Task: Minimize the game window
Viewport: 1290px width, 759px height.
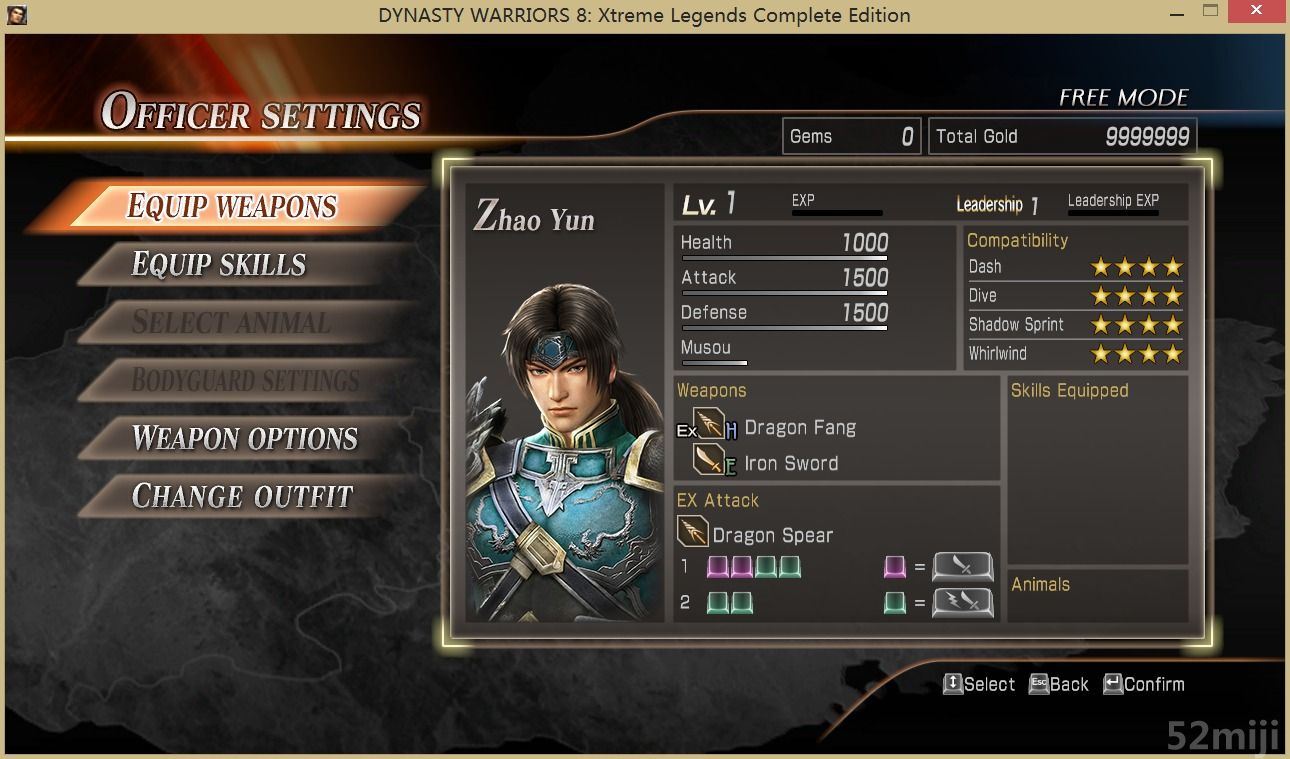Action: [1176, 13]
